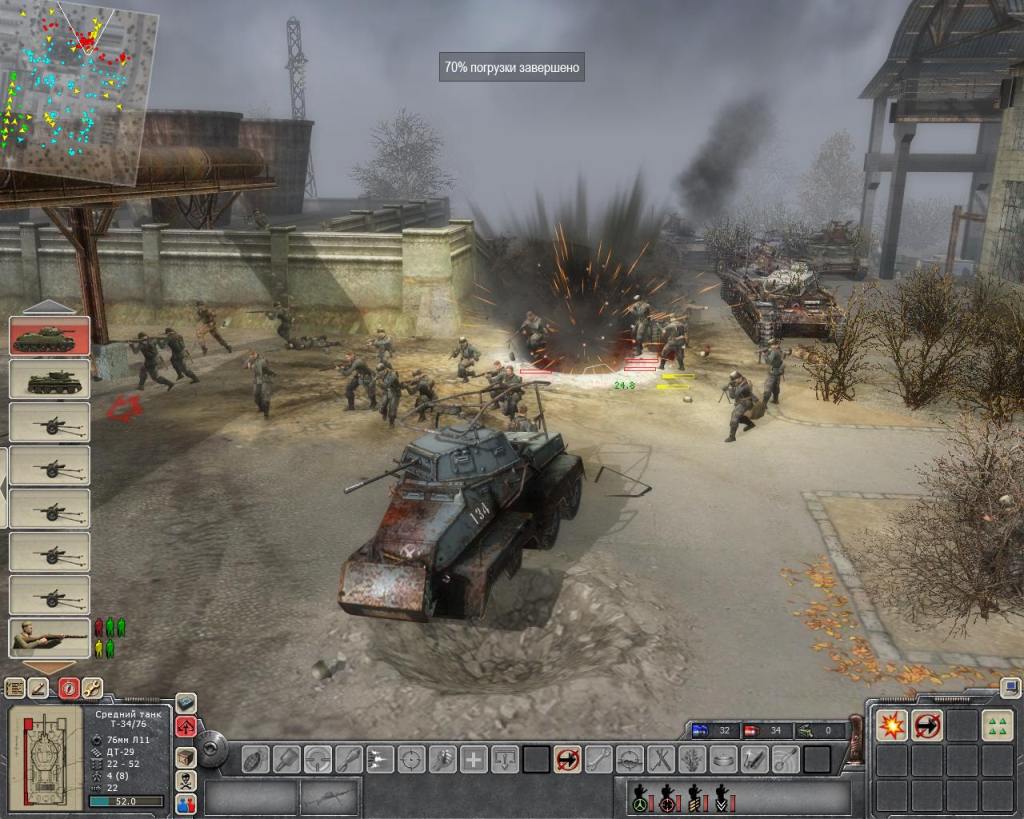Click the red compass button
The image size is (1024, 819).
pos(68,687)
